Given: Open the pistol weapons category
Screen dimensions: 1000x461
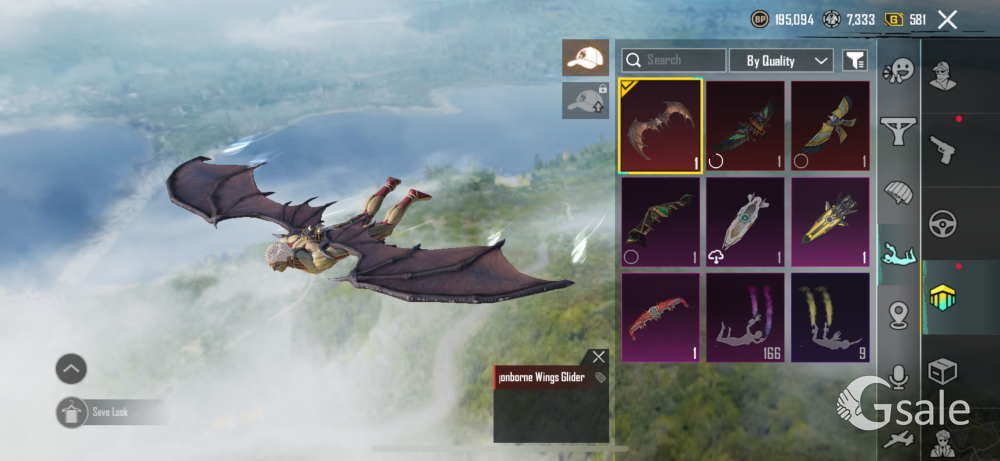Looking at the screenshot, I should click(x=943, y=150).
